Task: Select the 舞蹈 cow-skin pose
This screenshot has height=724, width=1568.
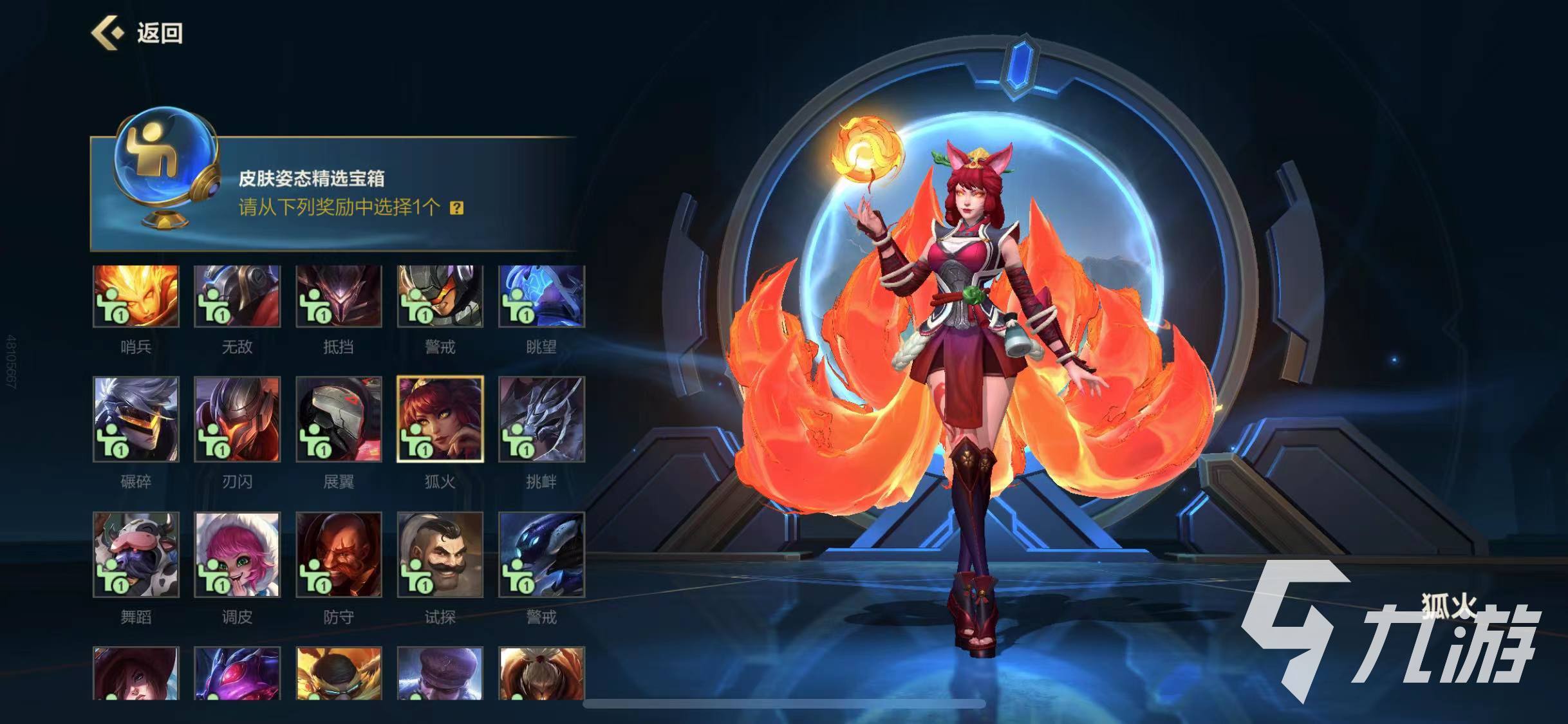Action: point(136,555)
